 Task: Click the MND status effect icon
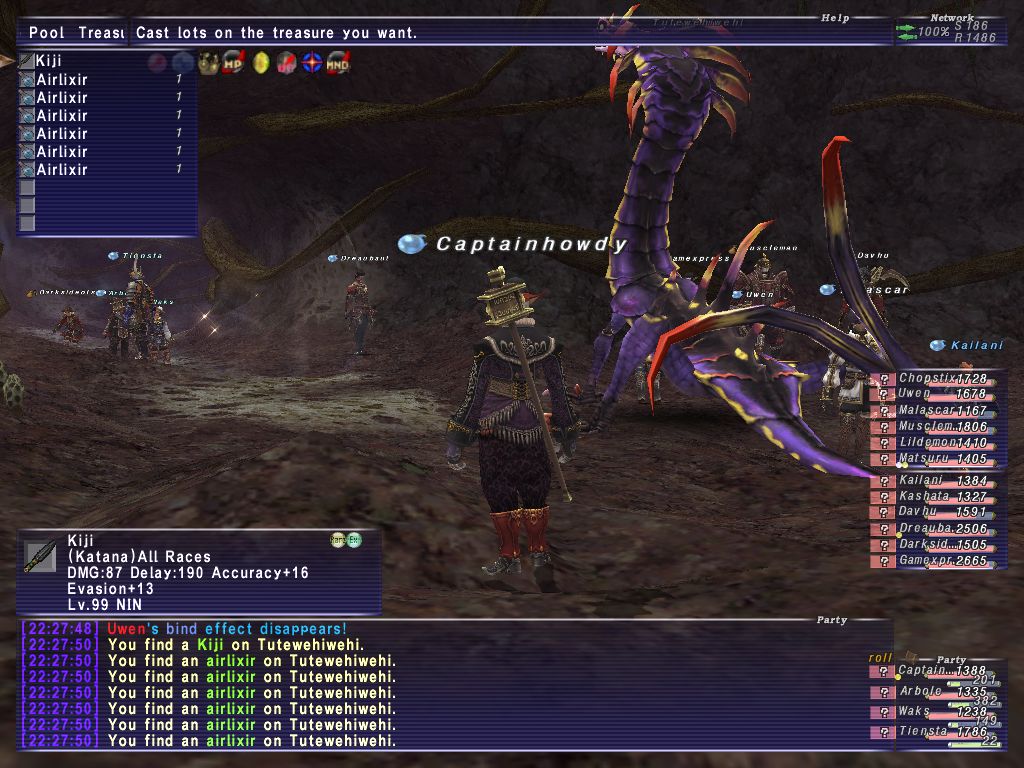(337, 62)
